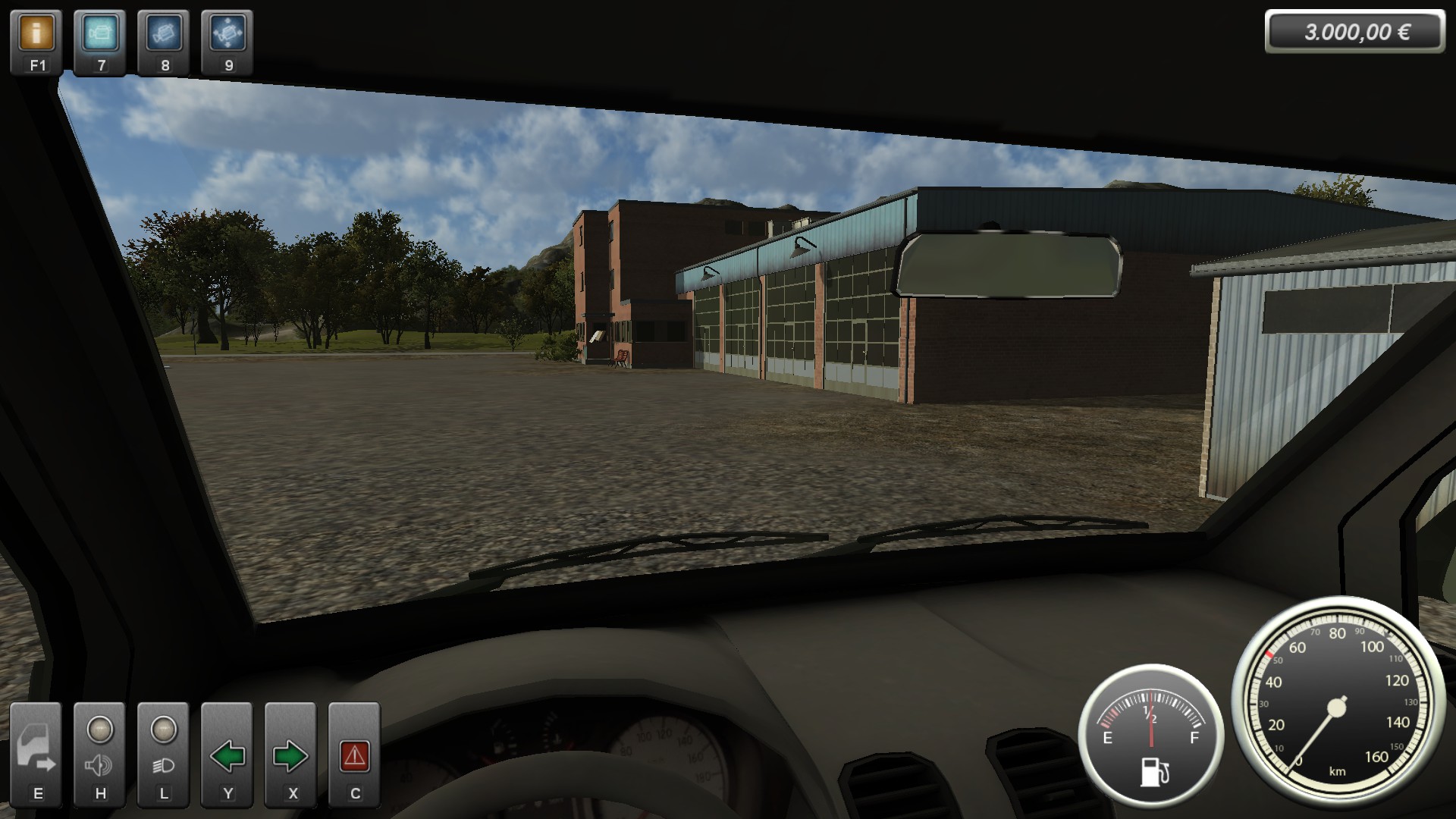This screenshot has height=819, width=1456.
Task: Enable the hazard warning lights
Action: [x=354, y=755]
